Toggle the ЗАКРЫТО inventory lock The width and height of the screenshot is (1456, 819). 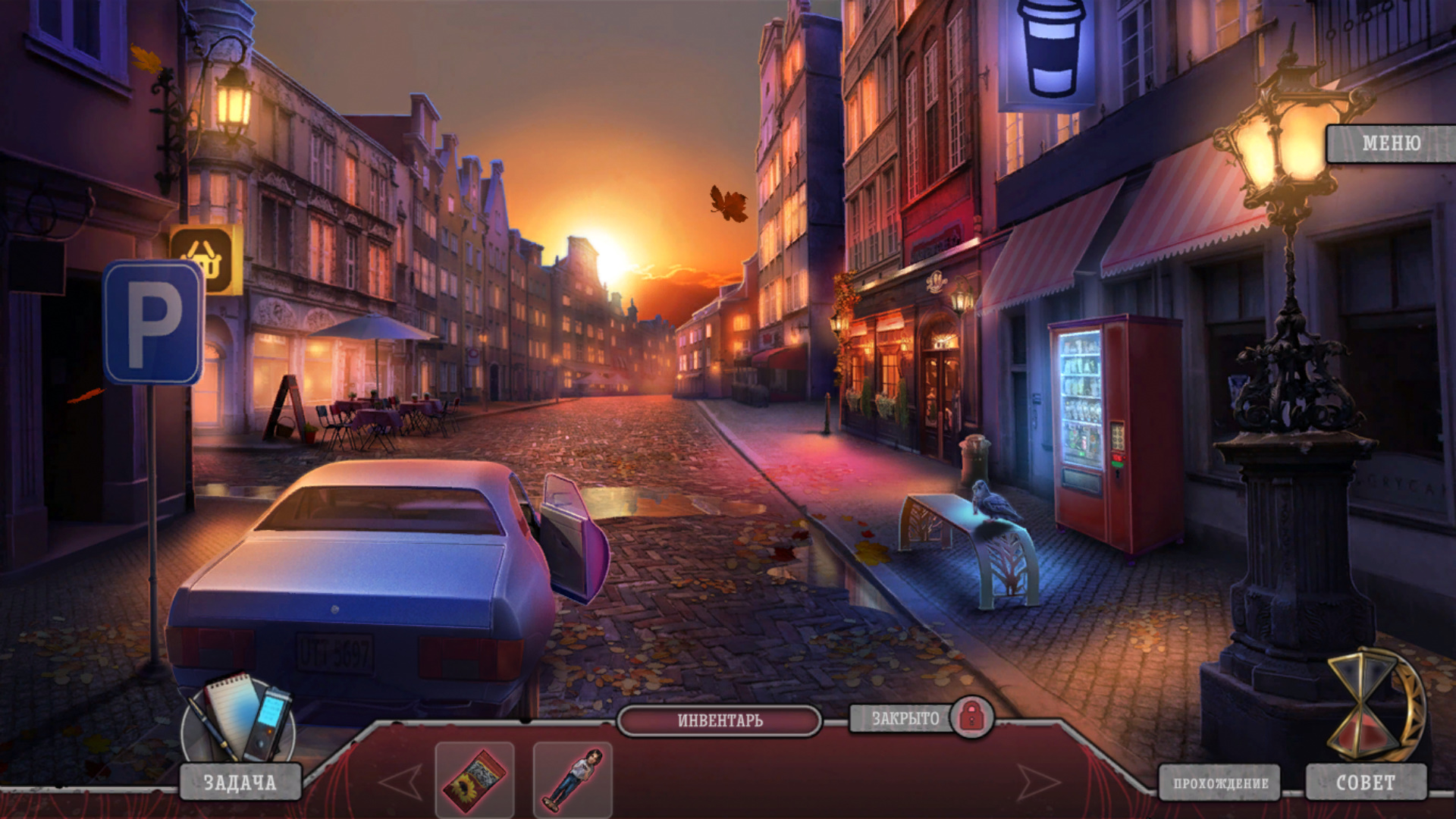click(x=971, y=717)
